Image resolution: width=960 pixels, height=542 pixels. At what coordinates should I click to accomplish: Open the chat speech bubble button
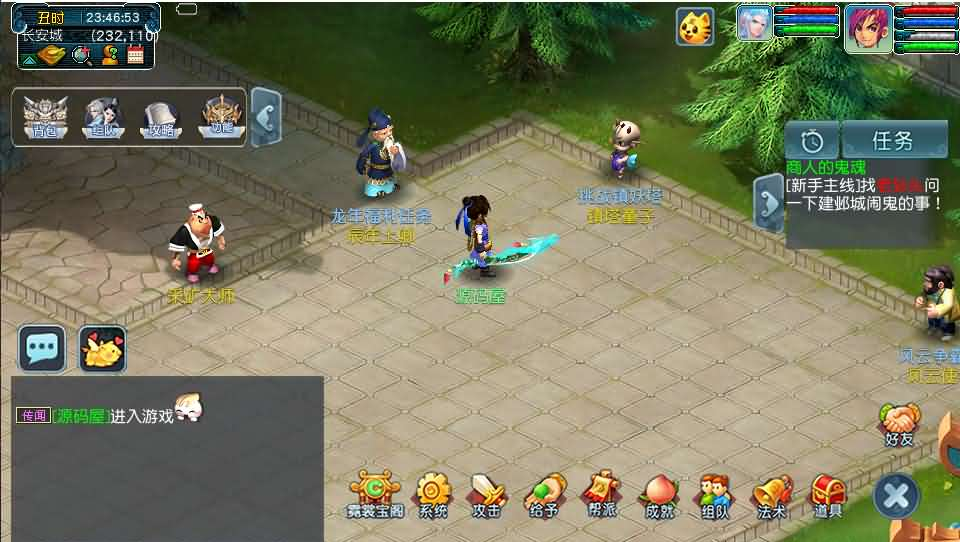(42, 349)
